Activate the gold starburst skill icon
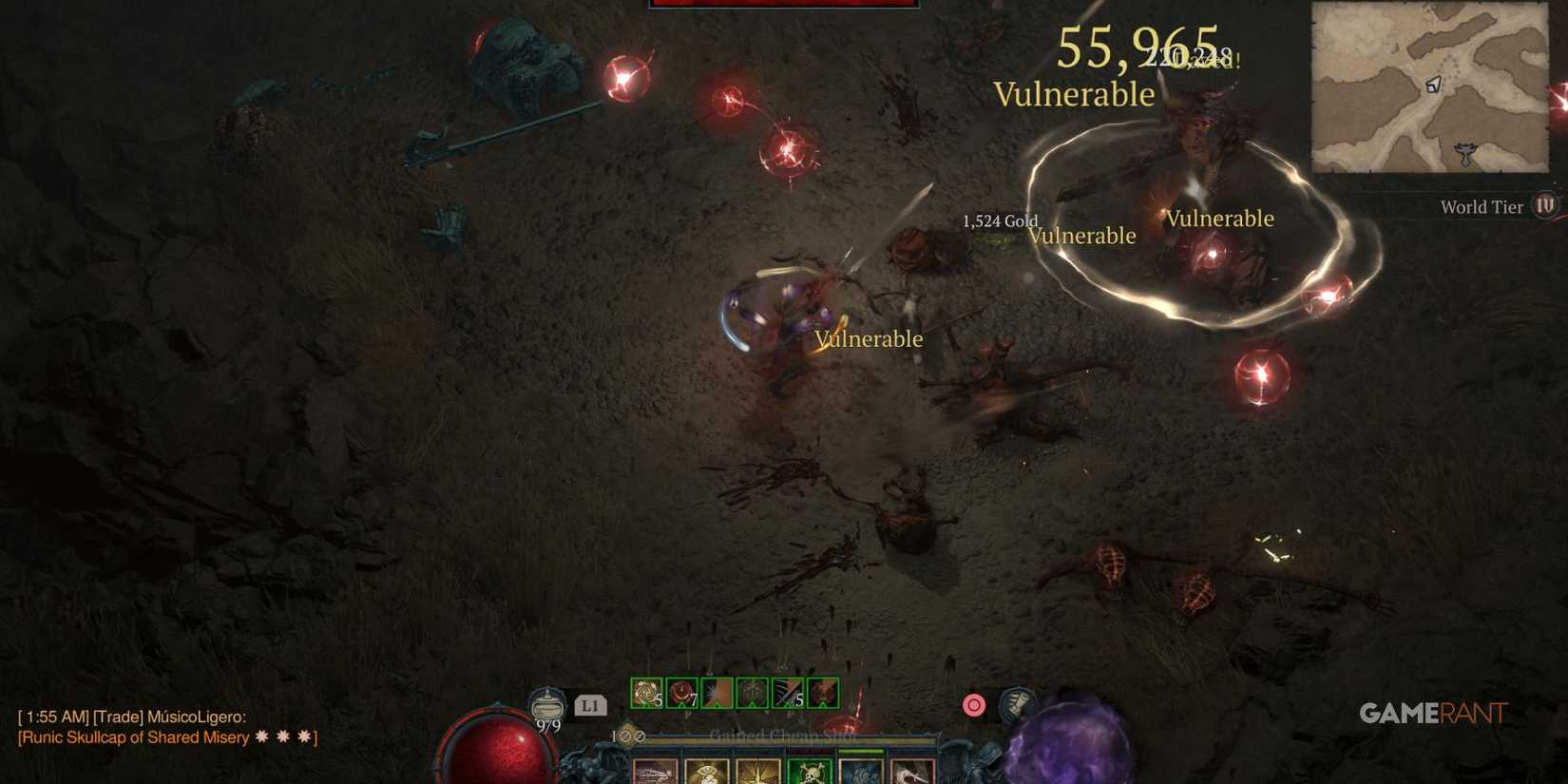 755,772
